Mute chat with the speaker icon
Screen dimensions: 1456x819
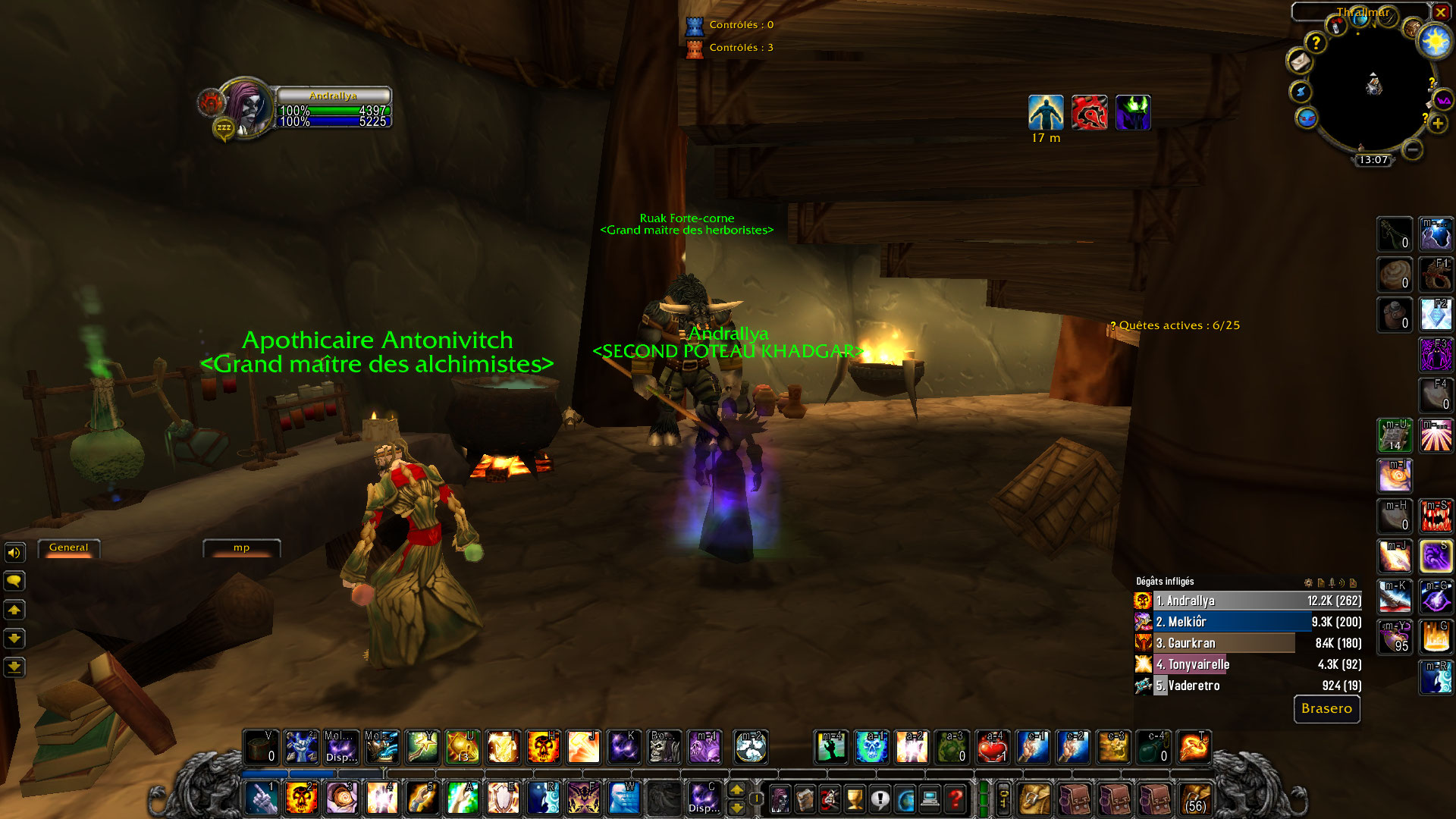15,553
